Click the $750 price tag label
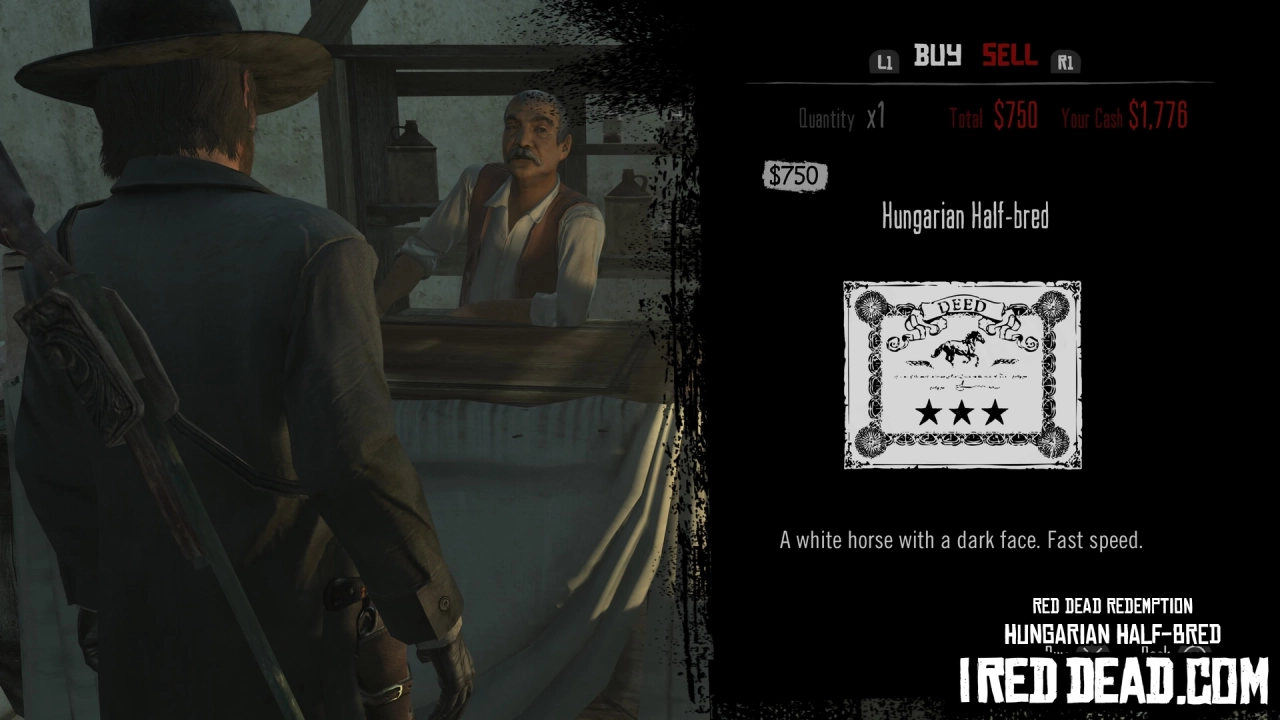 tap(795, 176)
